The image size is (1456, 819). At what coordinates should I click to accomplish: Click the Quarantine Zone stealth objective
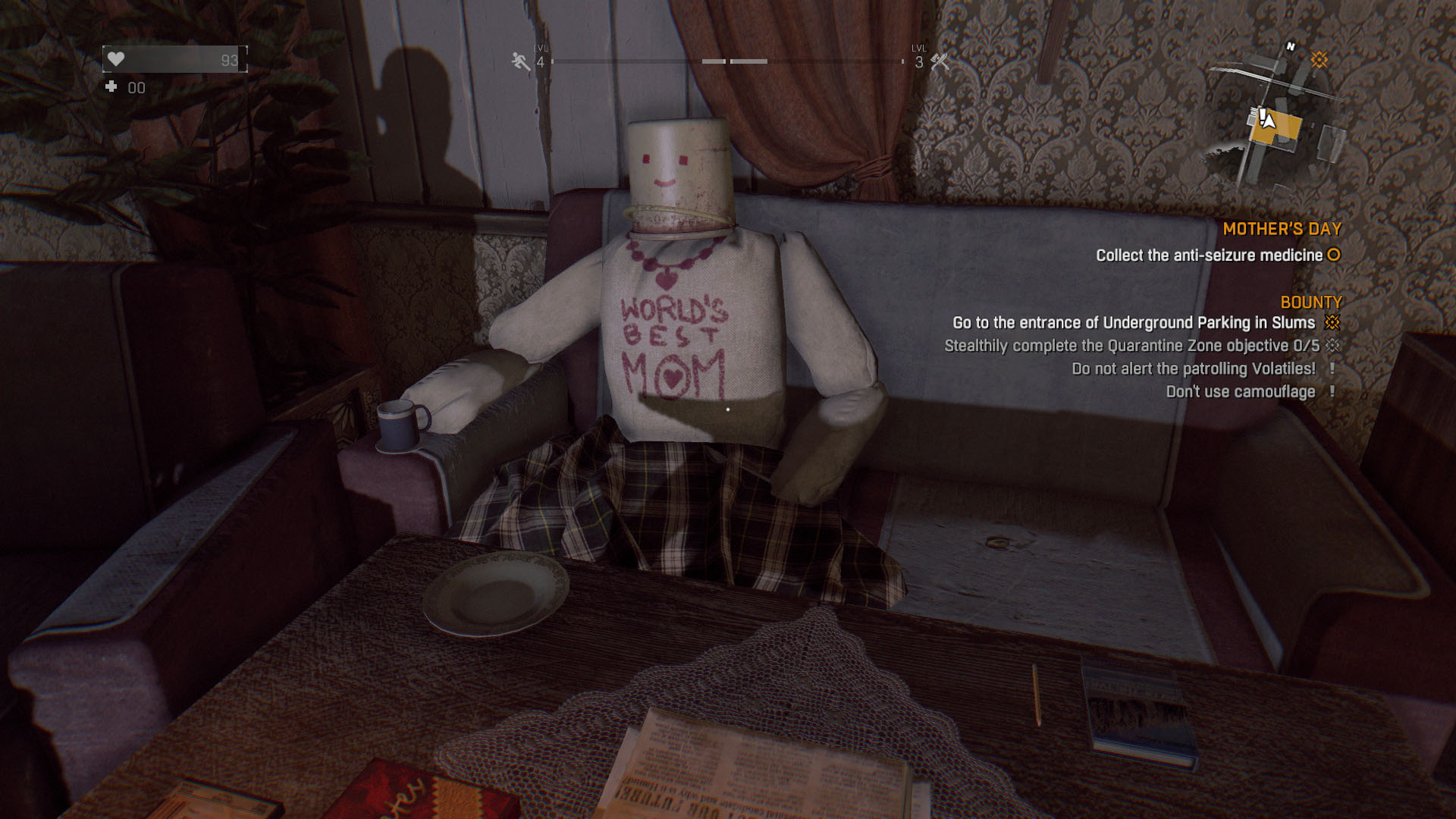[x=1131, y=346]
